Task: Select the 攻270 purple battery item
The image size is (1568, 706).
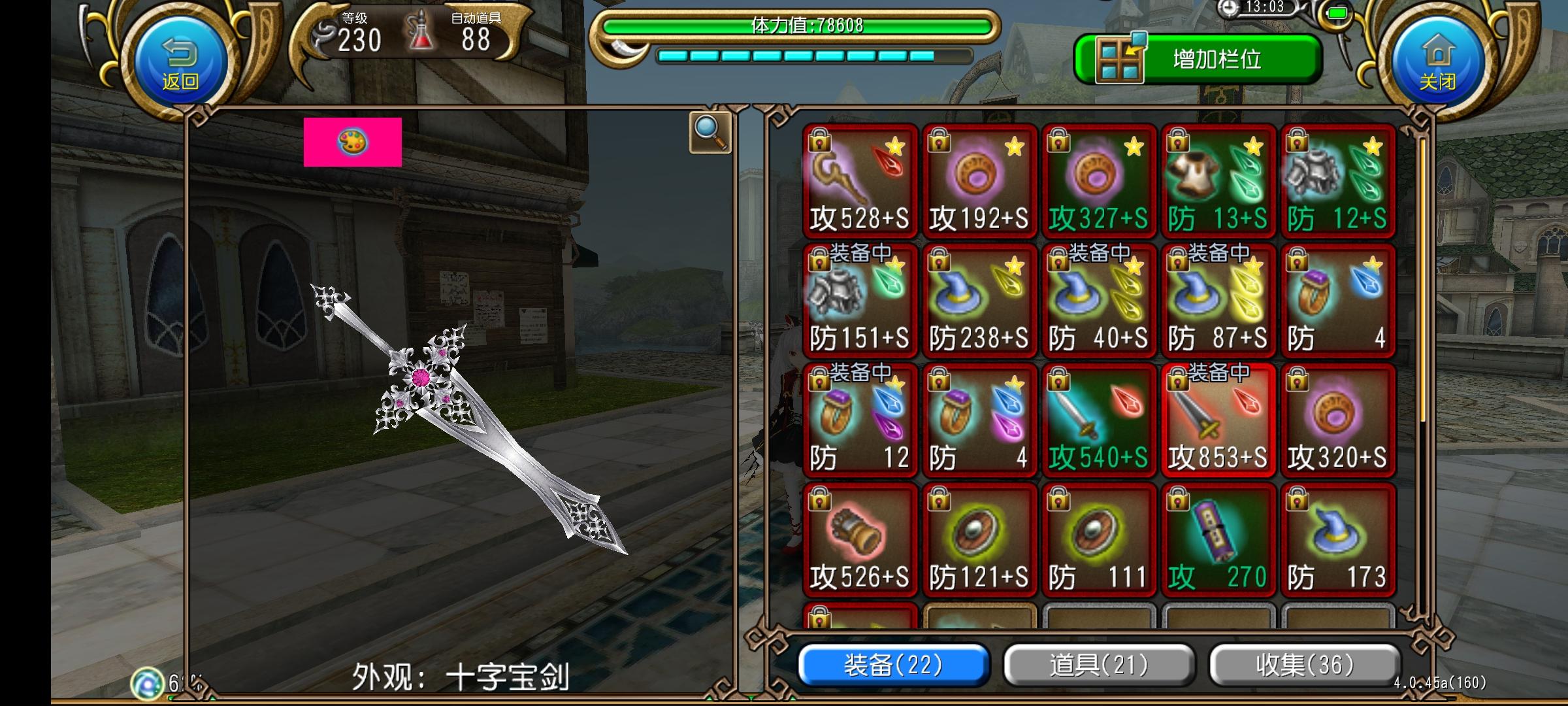Action: (x=1218, y=539)
